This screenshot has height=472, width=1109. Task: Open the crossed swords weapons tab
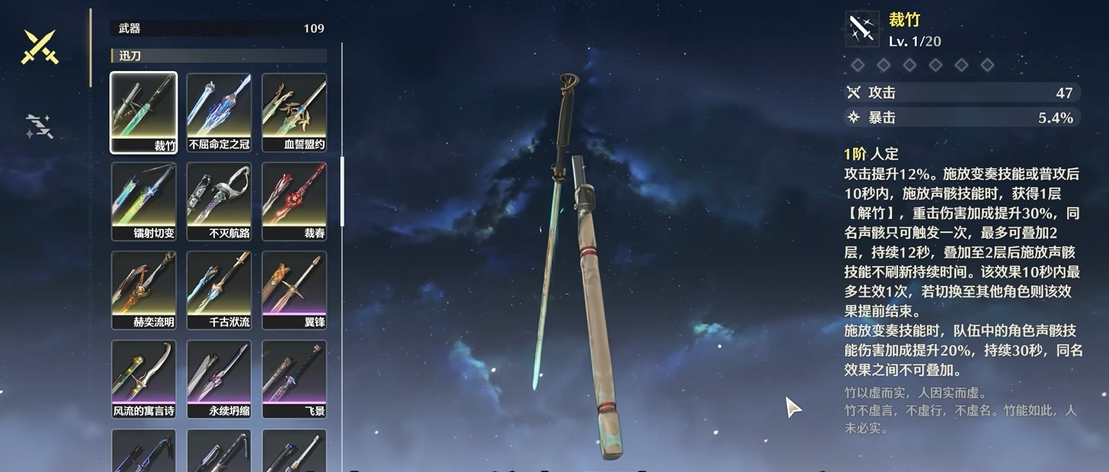pyautogui.click(x=41, y=47)
